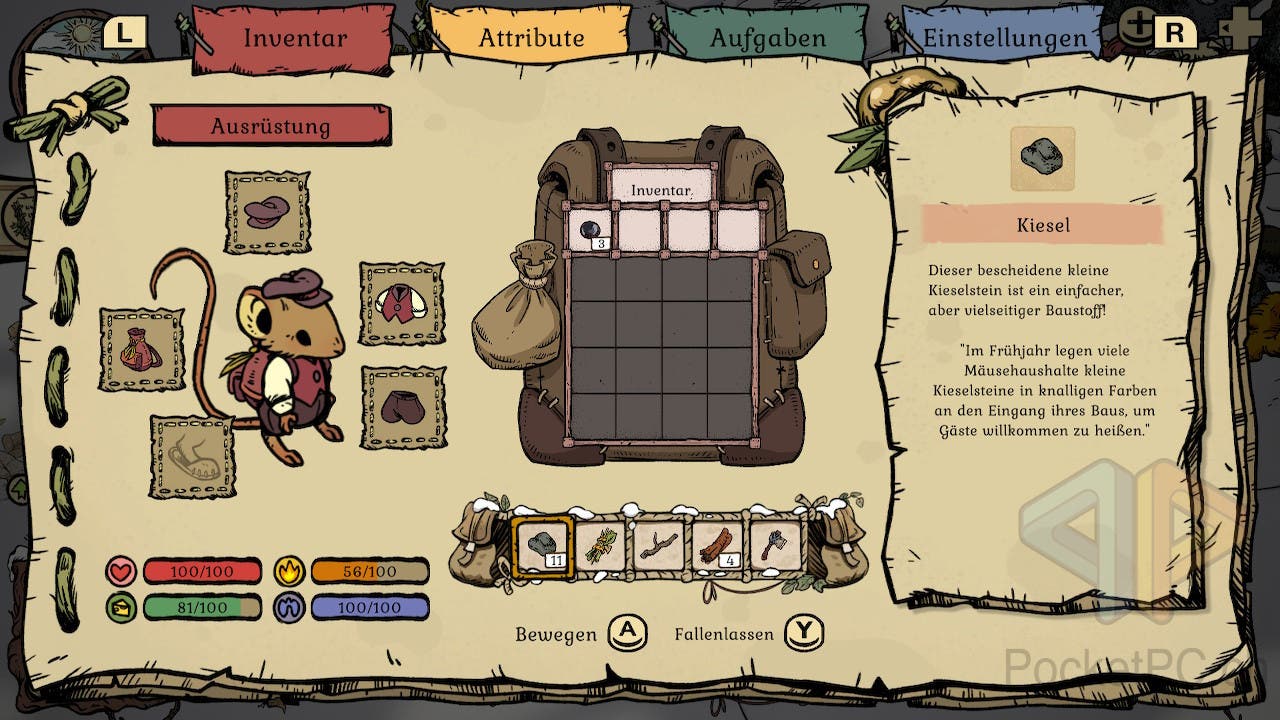Click the trousers equipment slot

401,406
